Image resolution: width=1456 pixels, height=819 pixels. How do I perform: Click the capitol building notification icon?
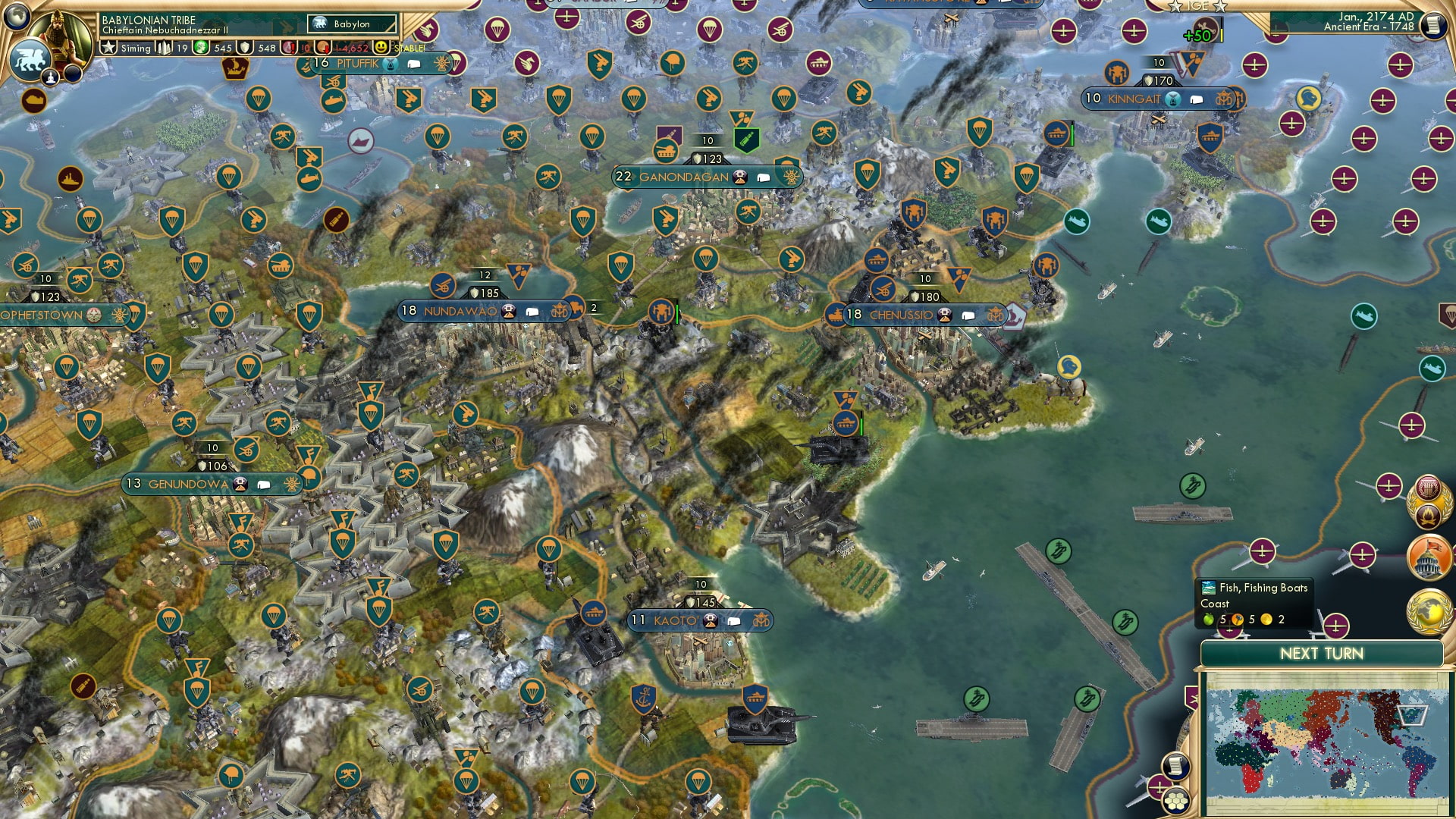1427,559
